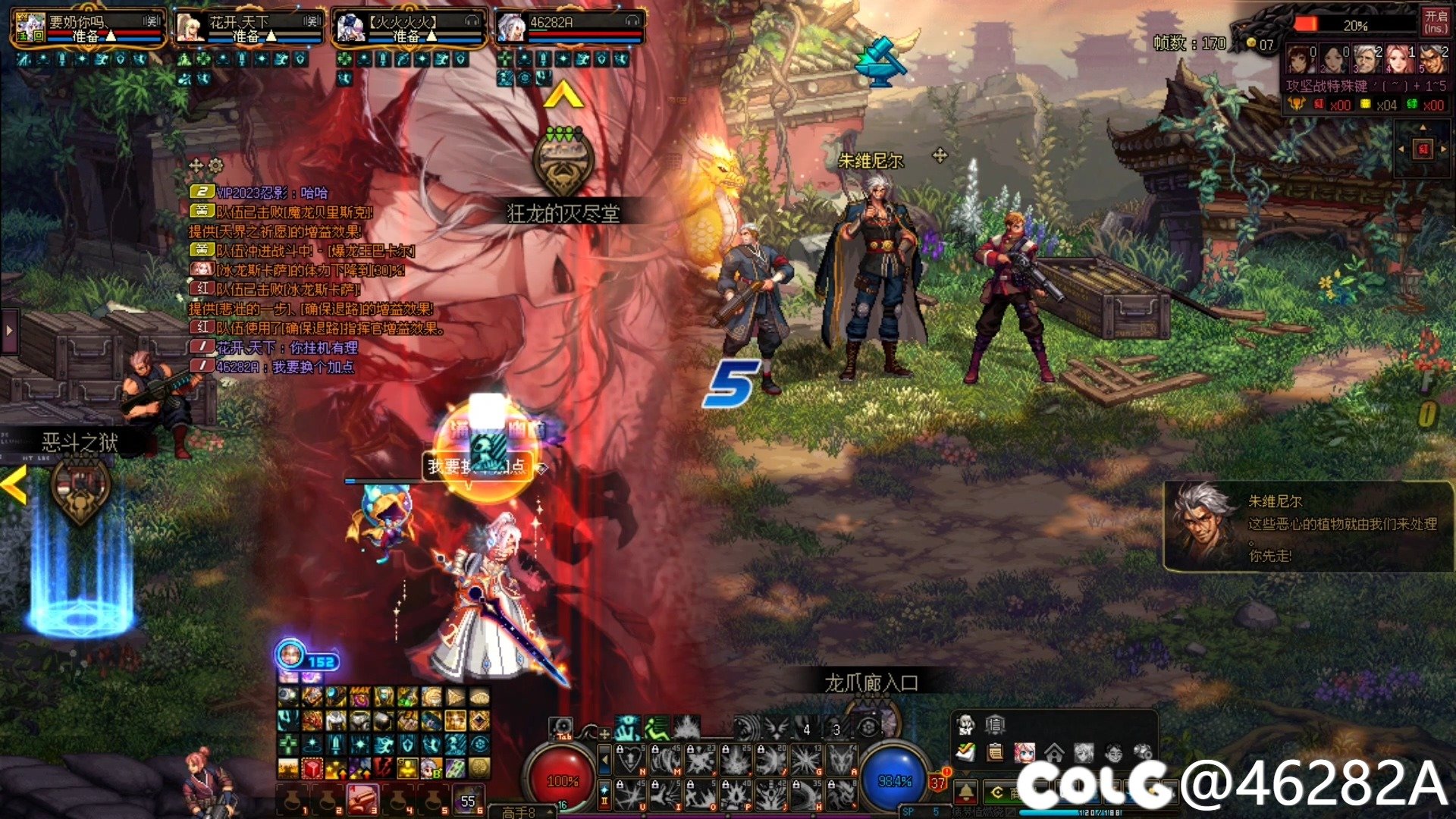Expand the left side panel arrow
This screenshot has height=819, width=1456.
(x=9, y=331)
